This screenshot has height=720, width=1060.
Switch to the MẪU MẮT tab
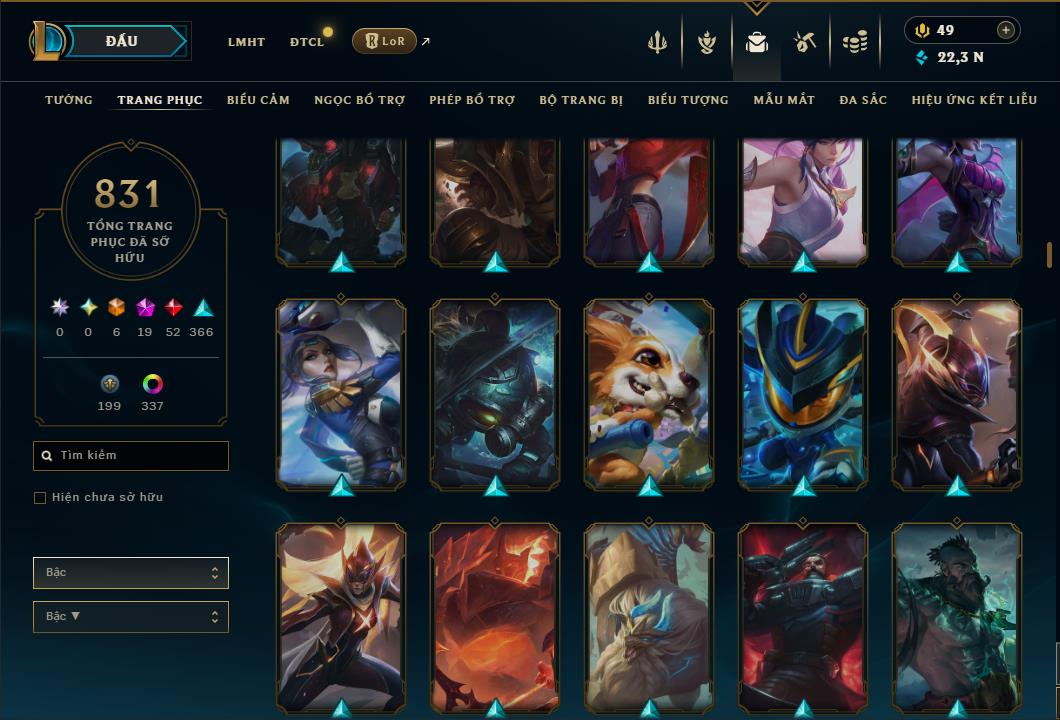click(784, 100)
